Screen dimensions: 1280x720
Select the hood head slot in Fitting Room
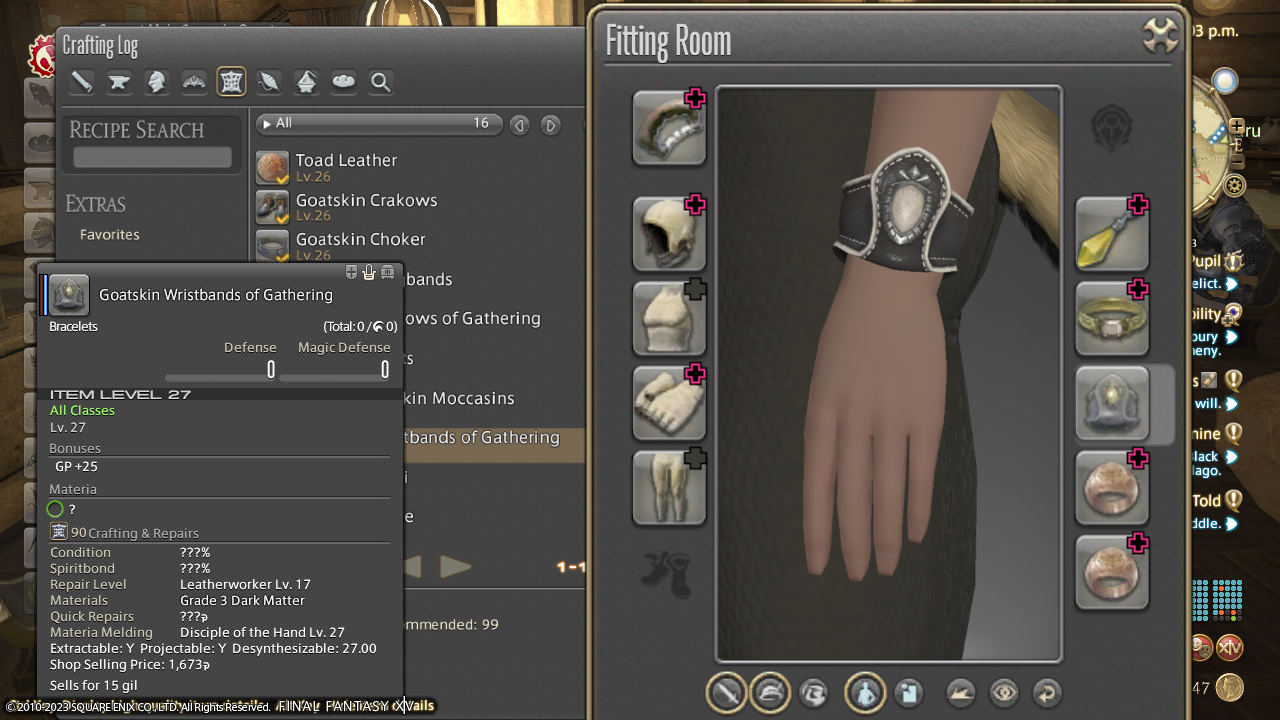669,234
